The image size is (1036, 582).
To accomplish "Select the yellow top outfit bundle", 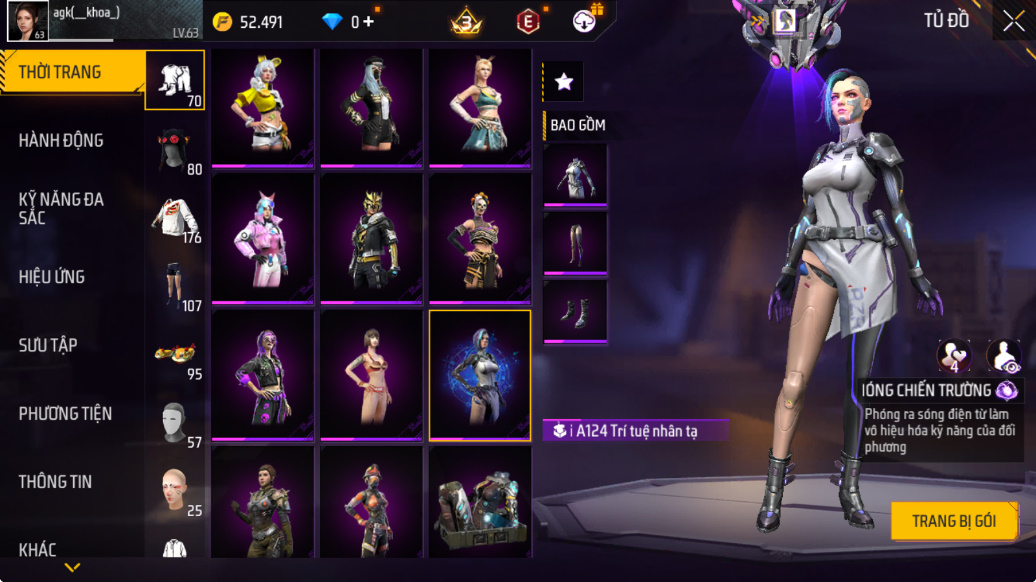I will coord(263,107).
